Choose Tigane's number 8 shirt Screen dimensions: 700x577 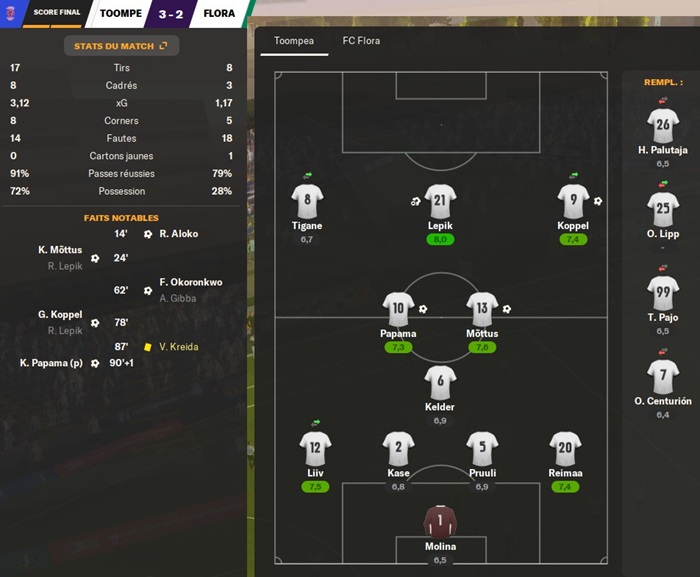point(307,203)
